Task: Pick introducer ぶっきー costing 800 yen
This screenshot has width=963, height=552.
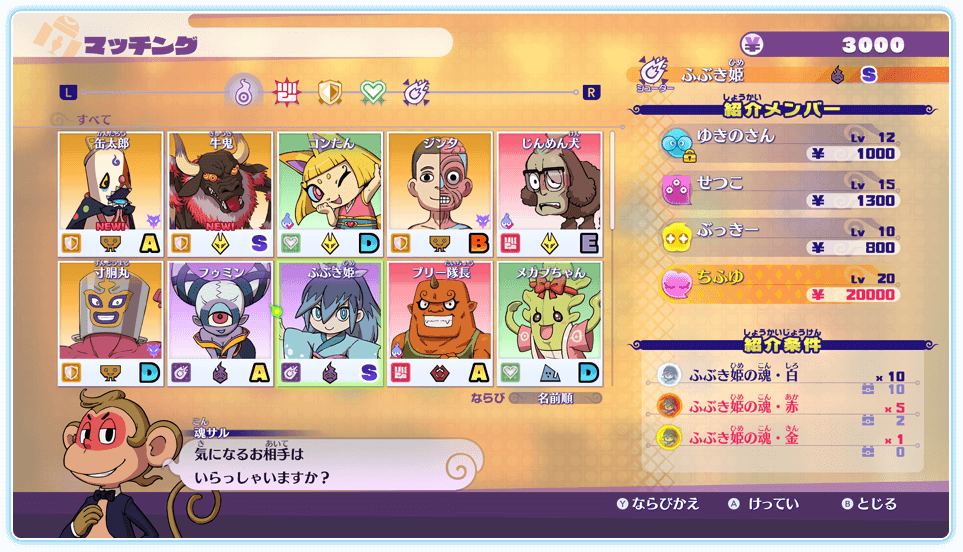Action: (x=780, y=238)
